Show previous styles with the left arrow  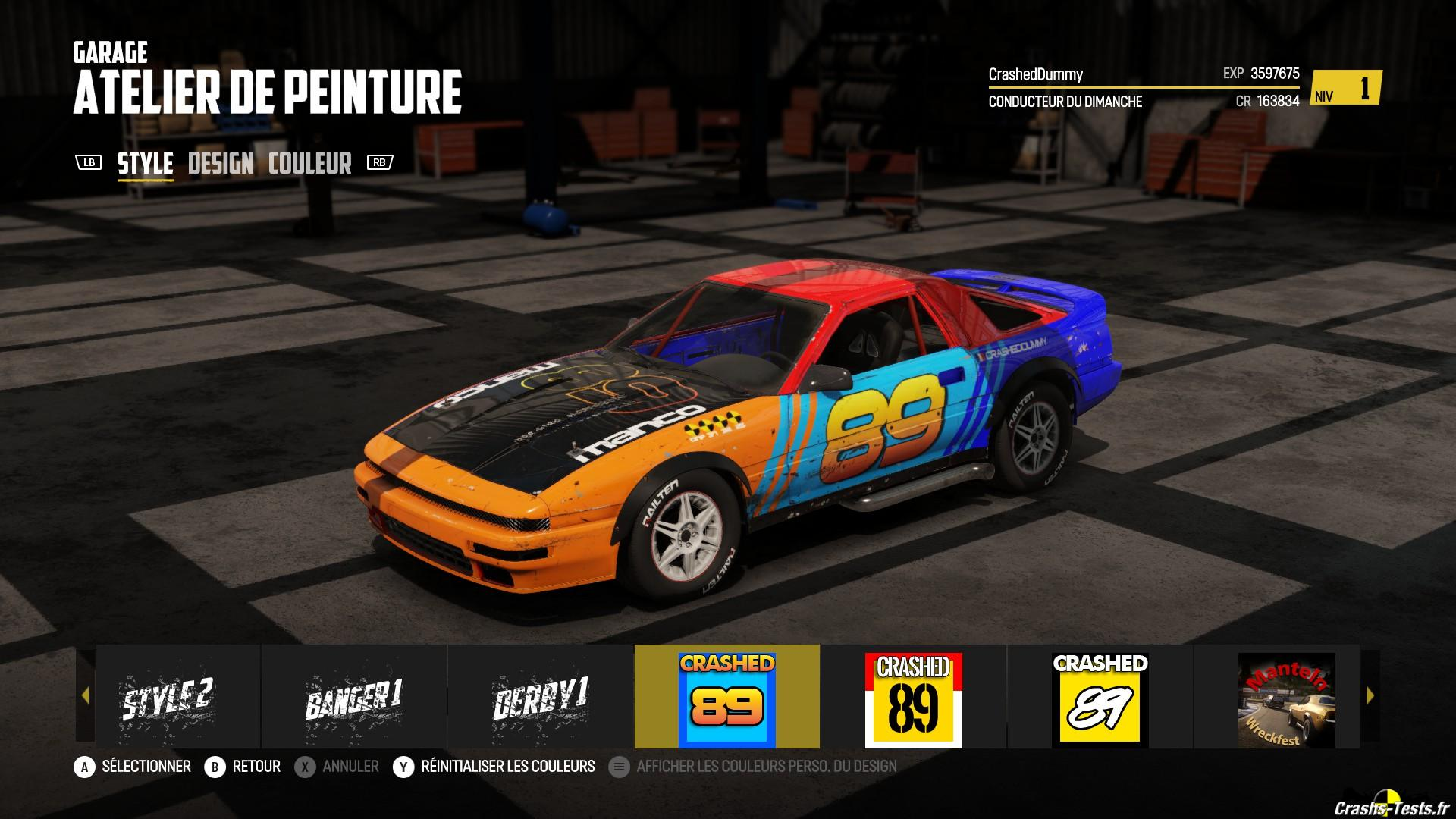(x=85, y=695)
